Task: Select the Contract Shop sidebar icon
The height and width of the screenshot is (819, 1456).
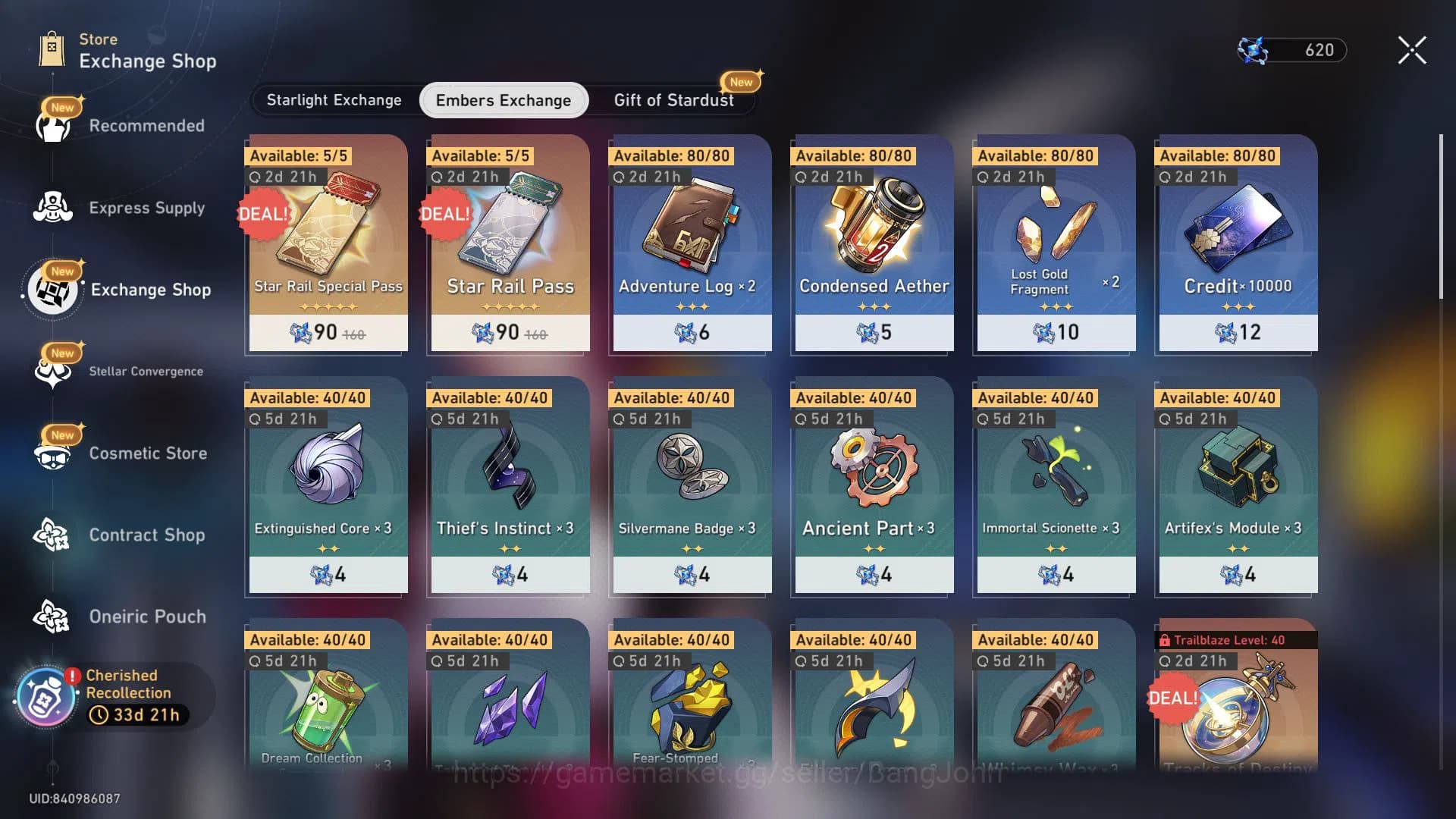Action: [52, 535]
